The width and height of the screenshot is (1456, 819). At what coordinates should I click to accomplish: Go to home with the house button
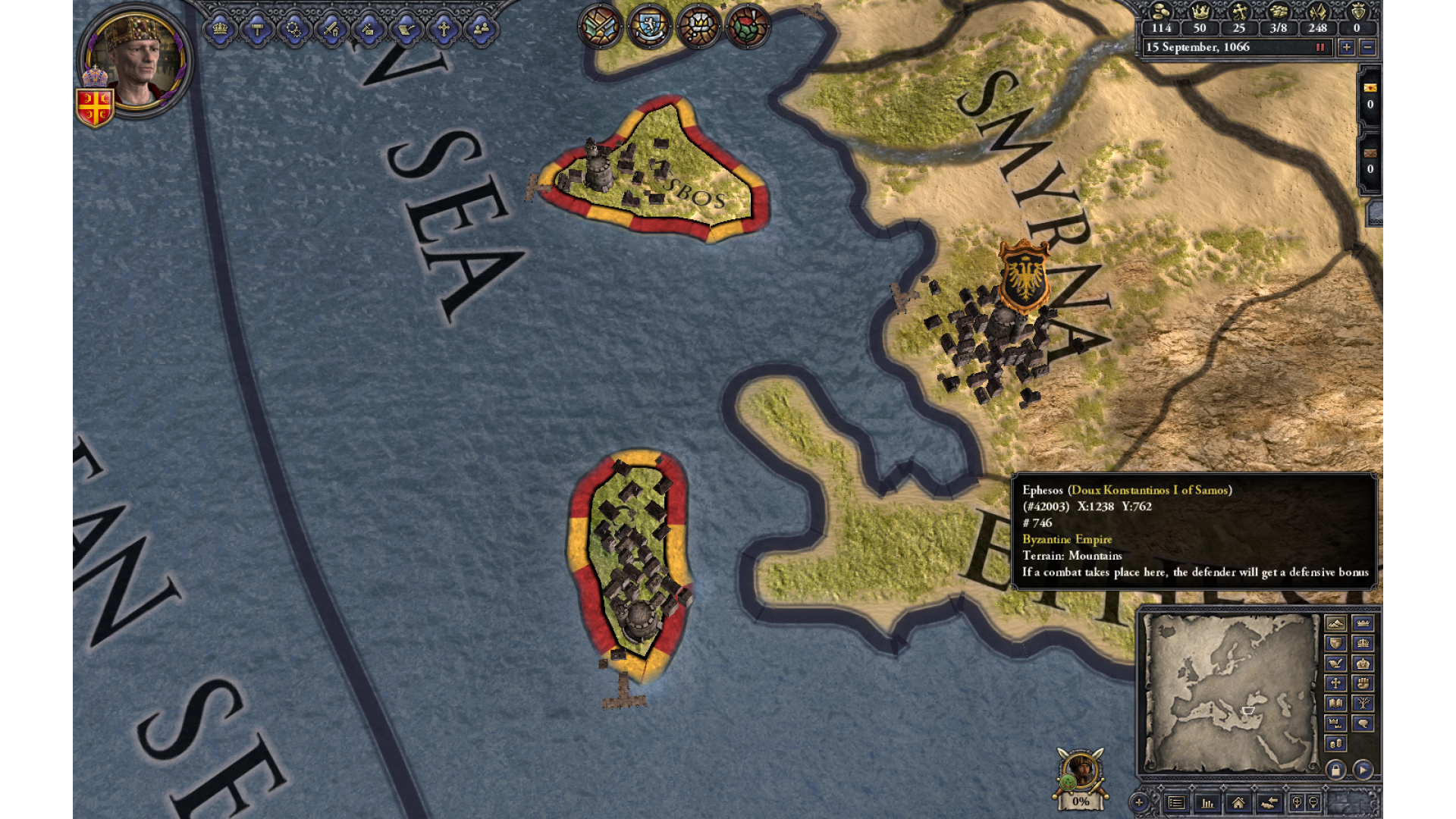tap(1238, 802)
